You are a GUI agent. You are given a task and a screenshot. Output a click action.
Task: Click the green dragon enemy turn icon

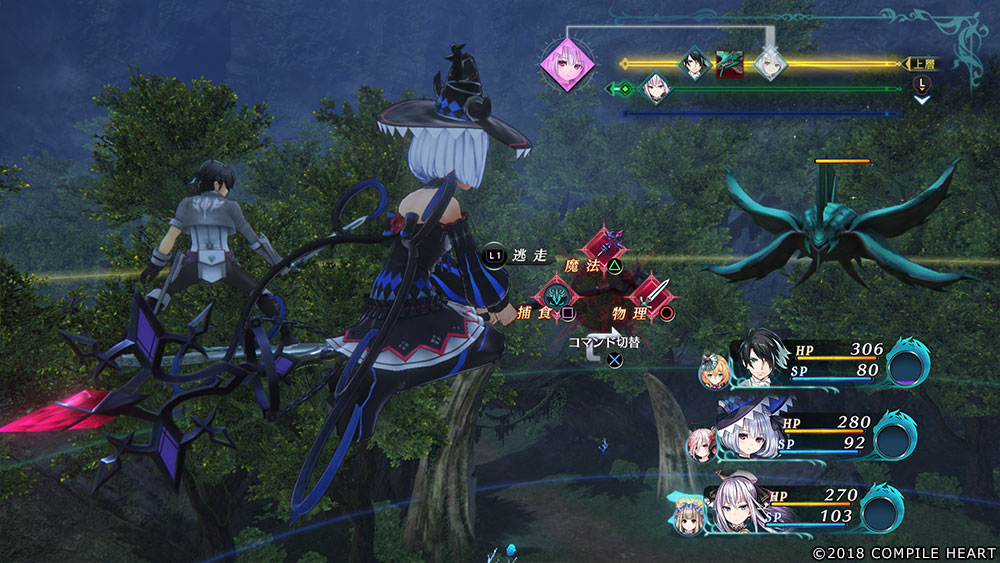[729, 64]
